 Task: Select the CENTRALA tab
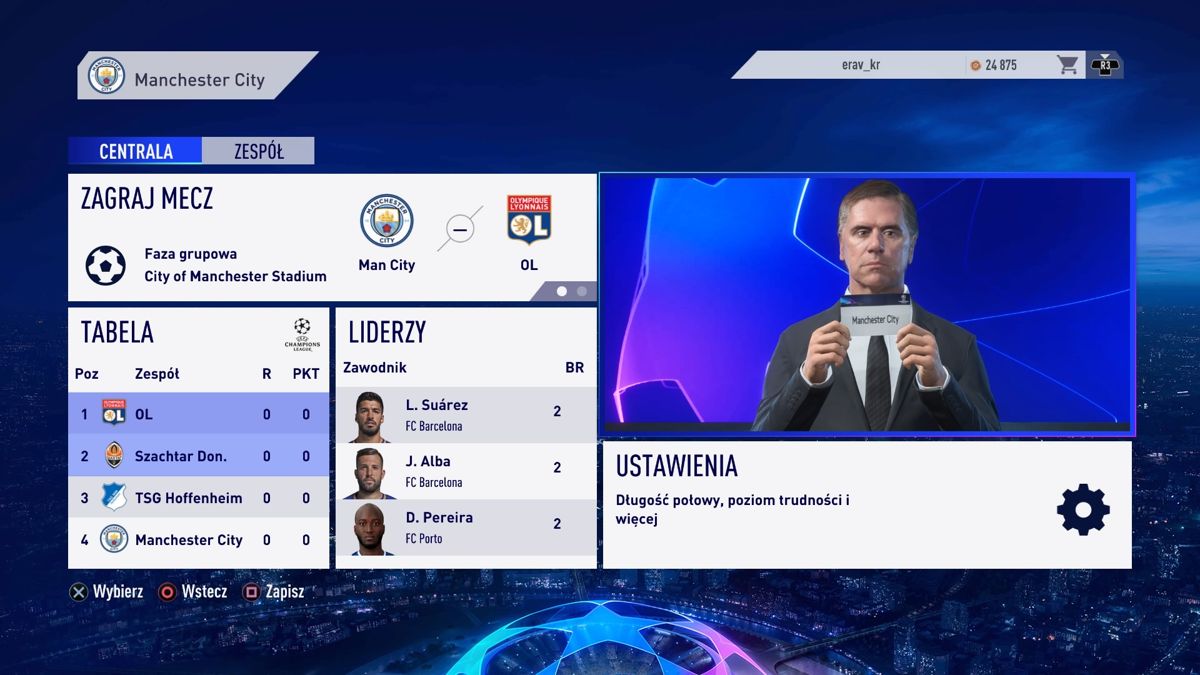[x=135, y=151]
